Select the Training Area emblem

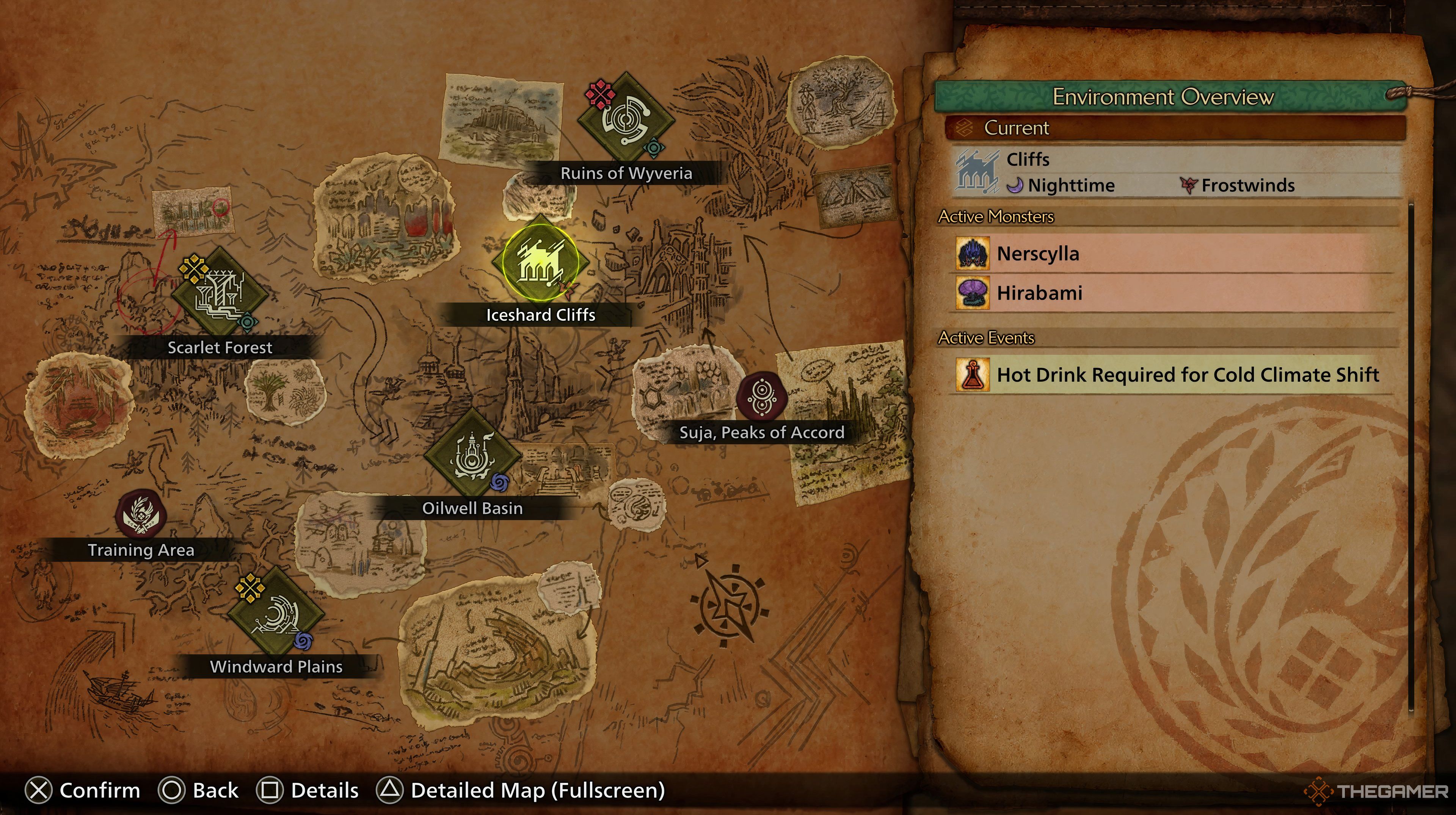(141, 514)
